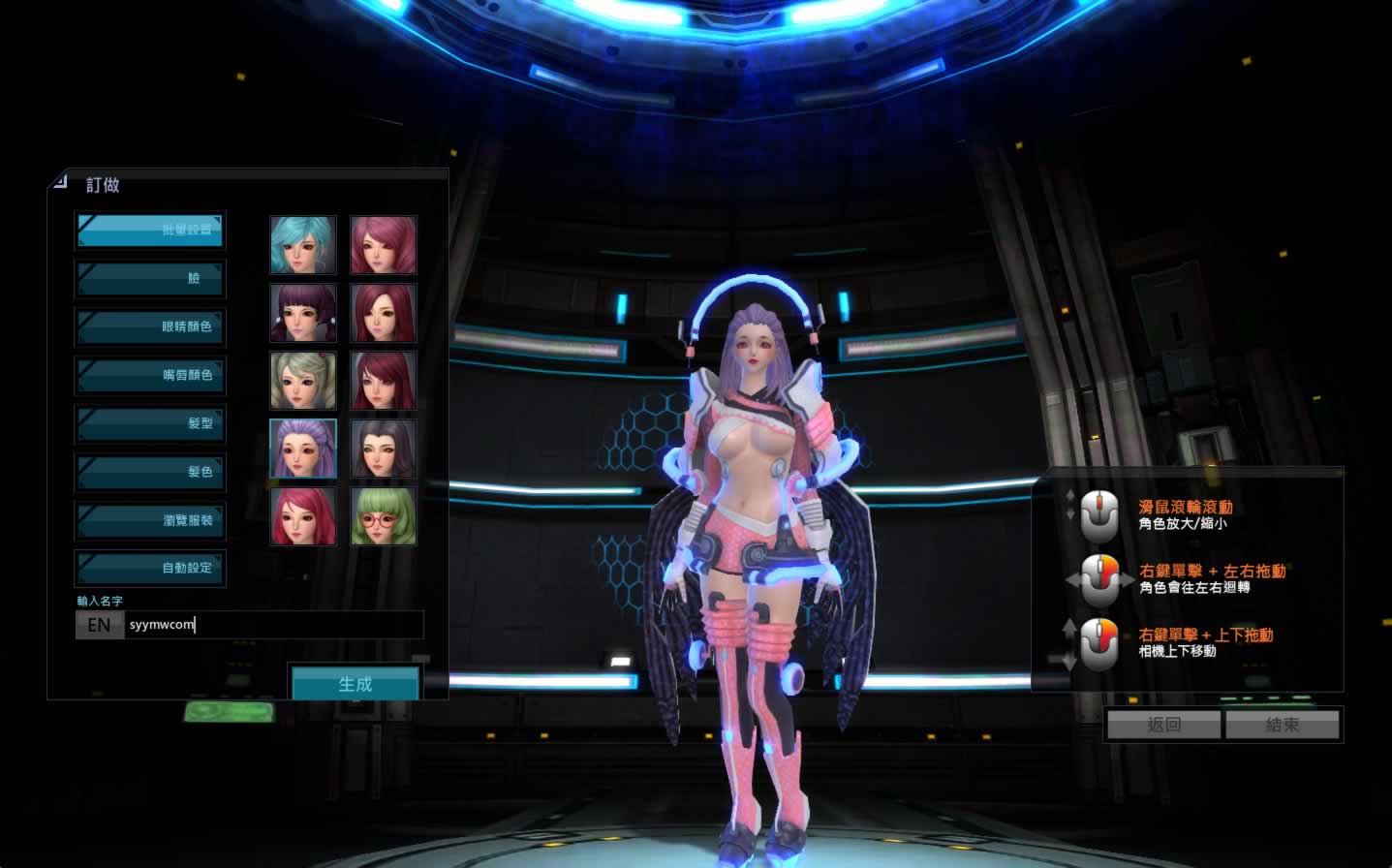The width and height of the screenshot is (1392, 868).
Task: Select the blonde-haired character preset
Action: tap(303, 381)
